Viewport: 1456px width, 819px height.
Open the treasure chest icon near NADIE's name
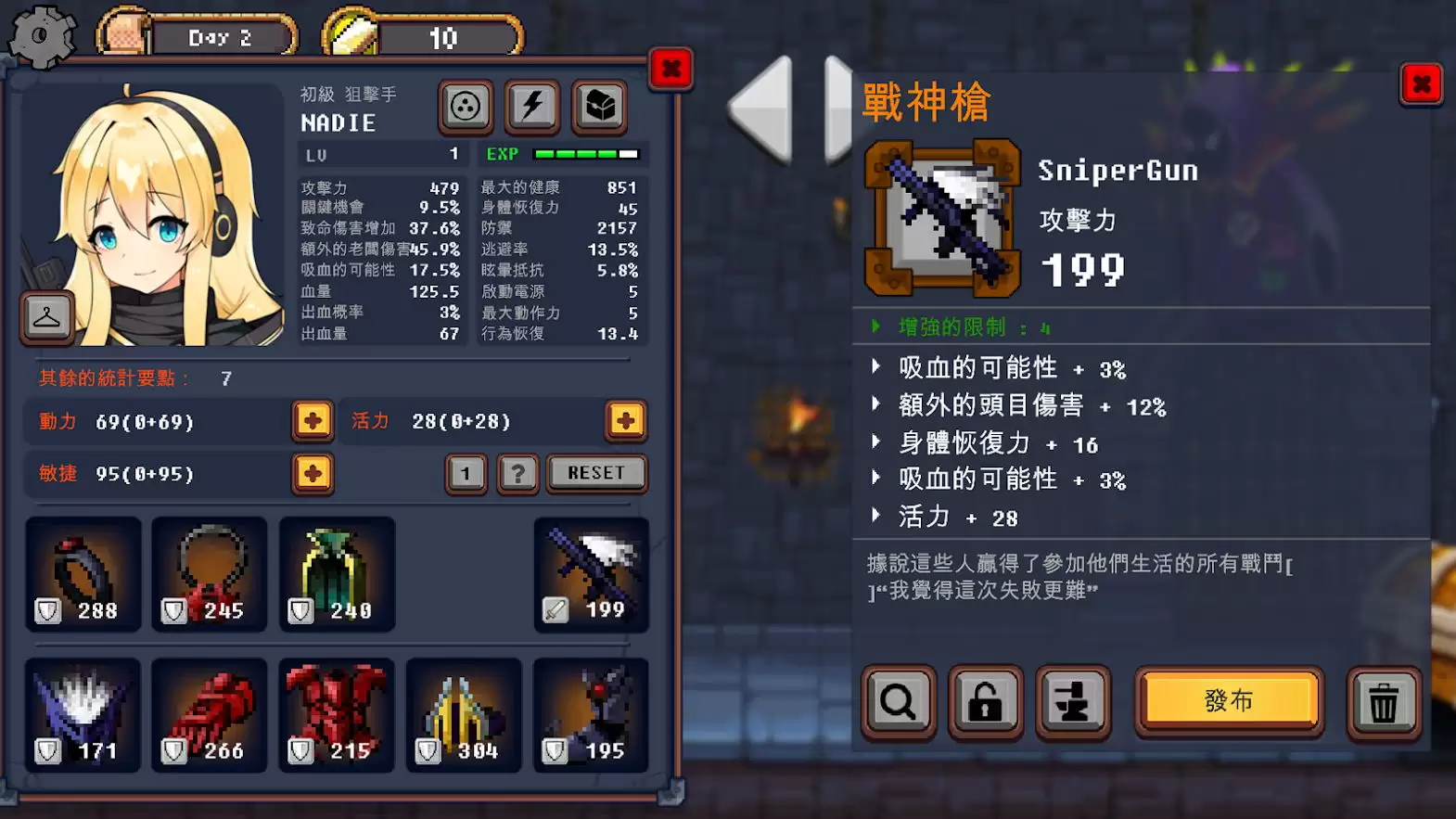[x=599, y=107]
